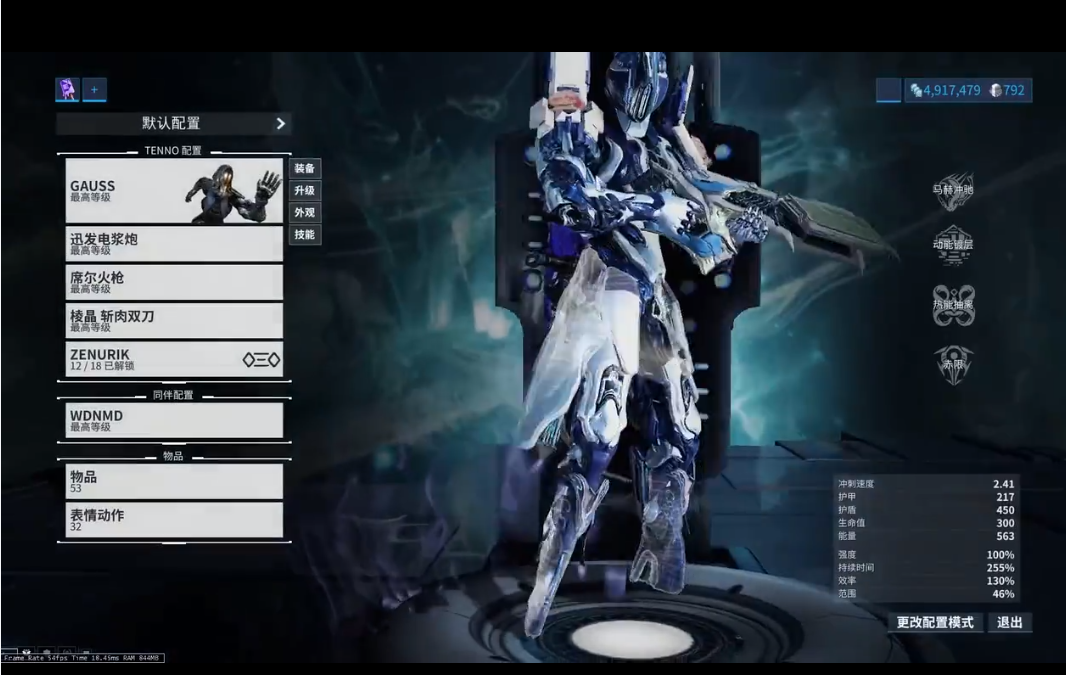This screenshot has height=675, width=1066.
Task: Open the ZENURIK focus school slot
Action: point(174,358)
